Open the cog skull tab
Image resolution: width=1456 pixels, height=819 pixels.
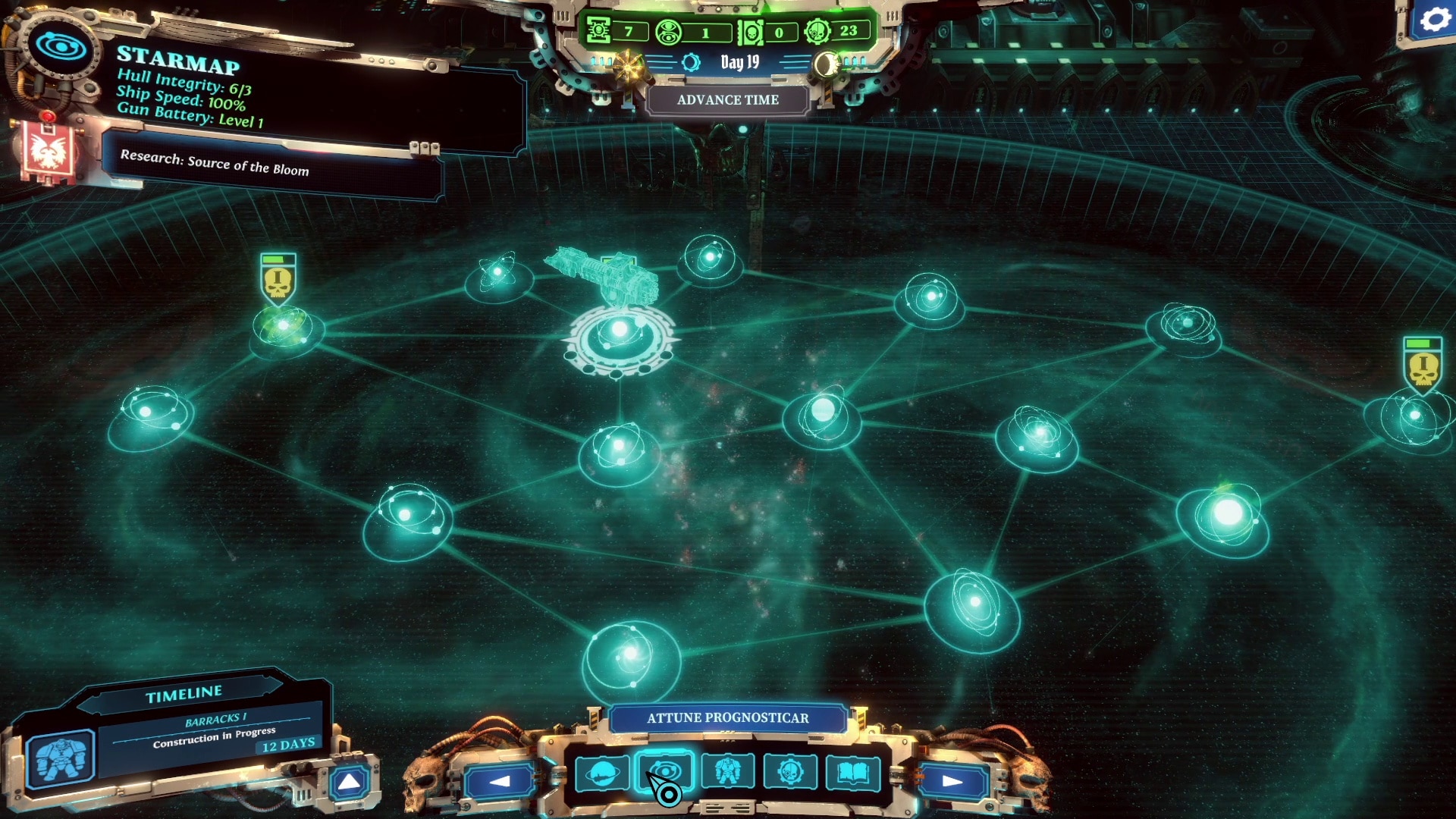[x=790, y=772]
